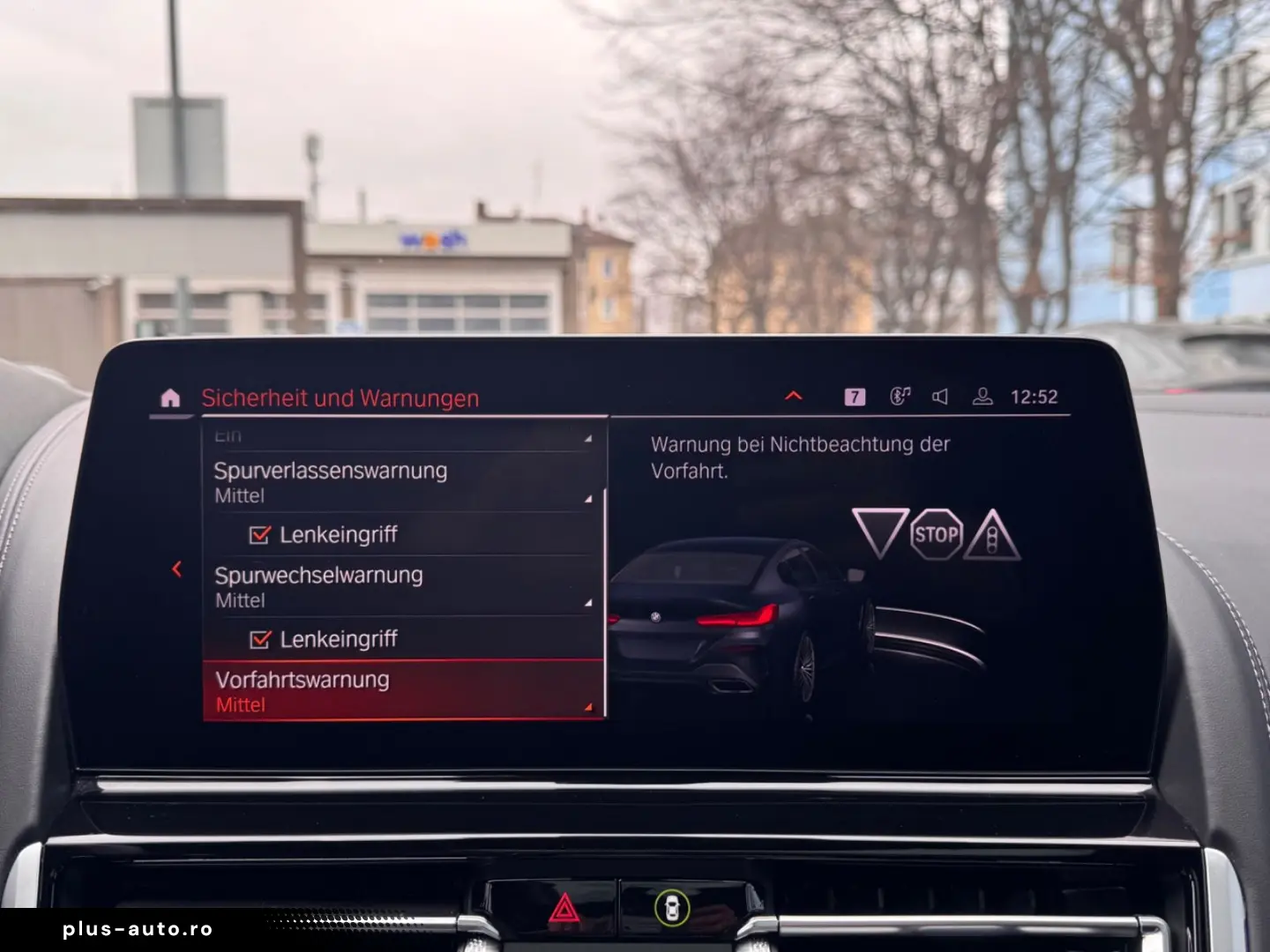Open the driver profile icon
This screenshot has width=1270, height=952.
point(982,396)
